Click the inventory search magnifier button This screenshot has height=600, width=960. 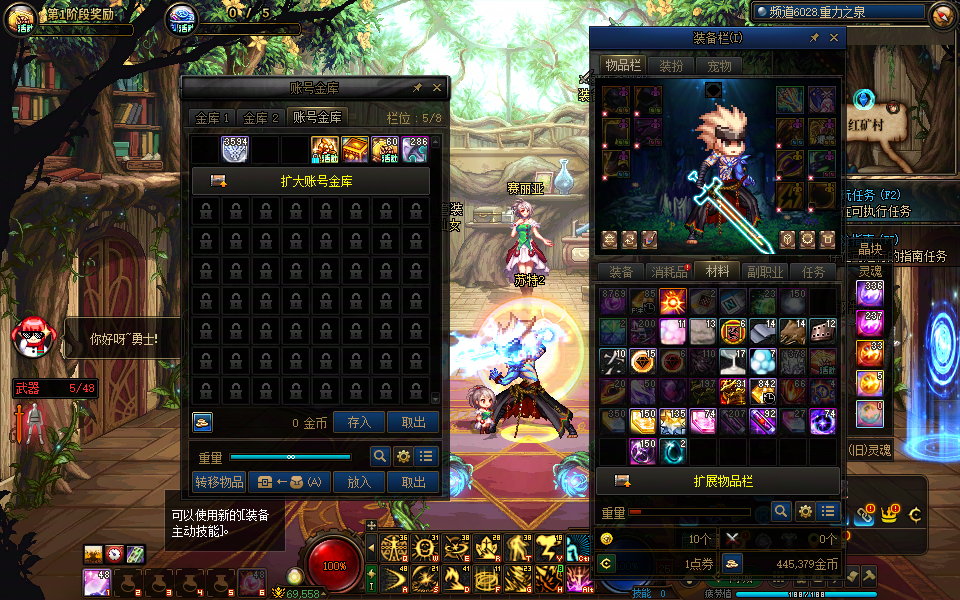[x=781, y=511]
